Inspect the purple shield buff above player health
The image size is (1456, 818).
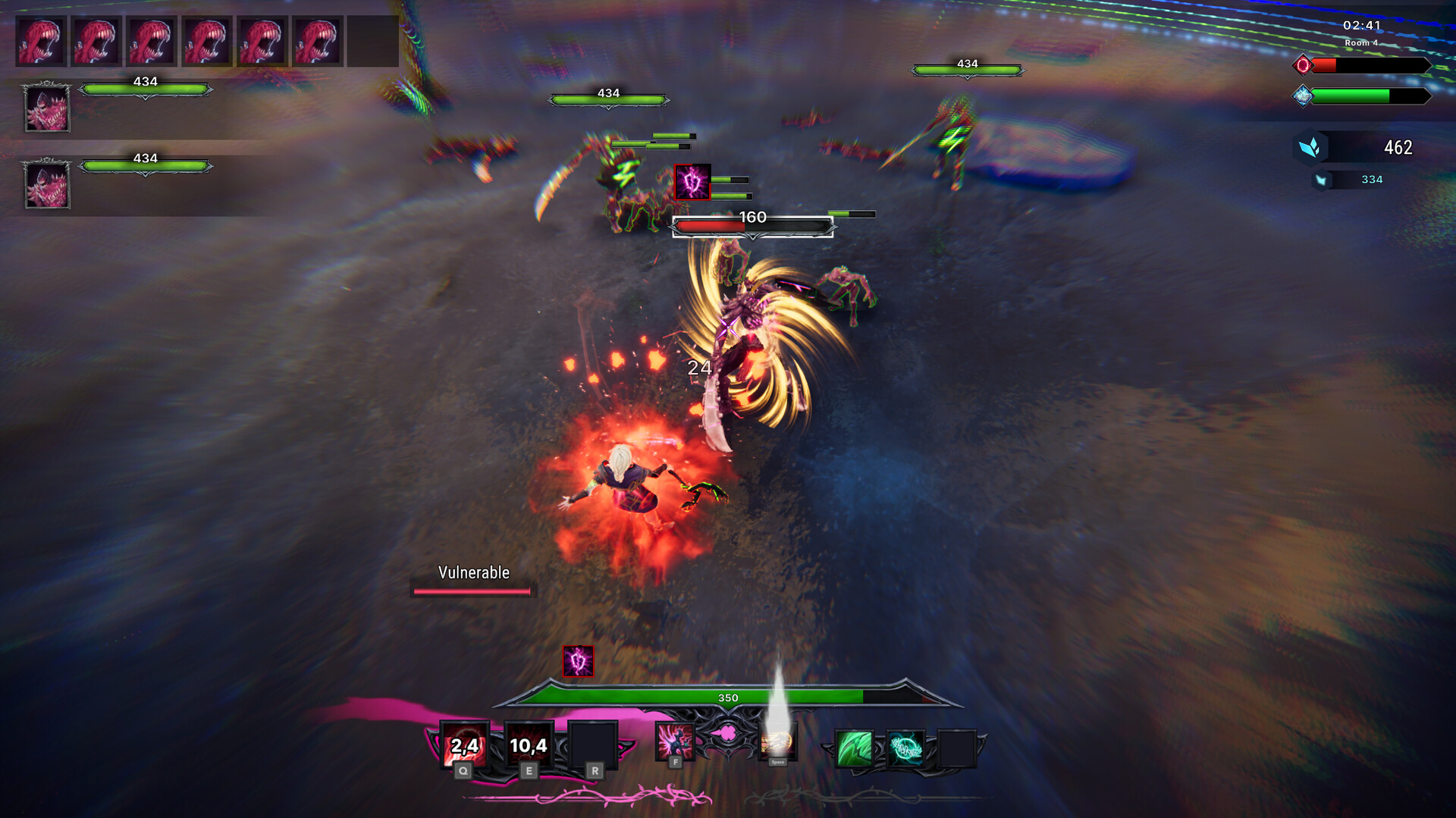578,661
